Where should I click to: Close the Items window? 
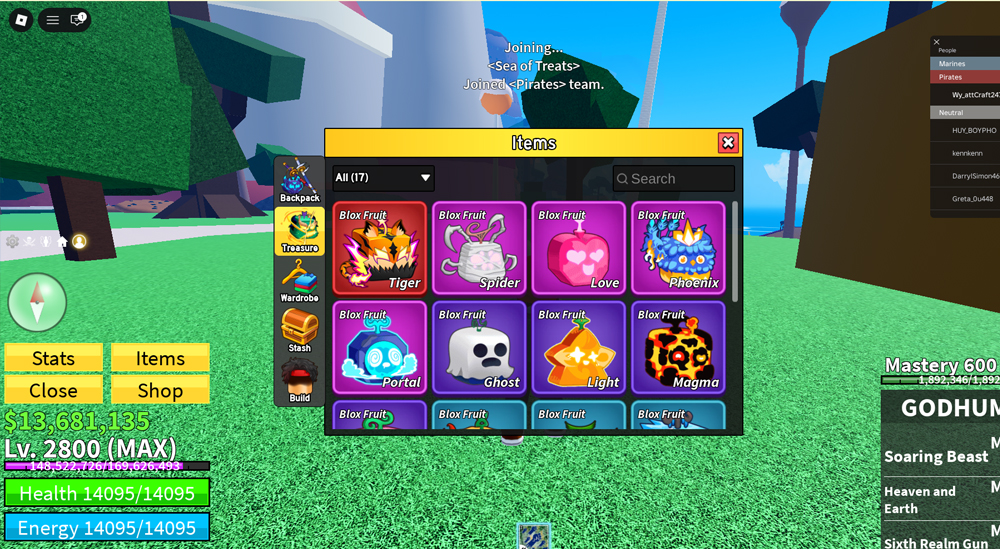tap(728, 143)
